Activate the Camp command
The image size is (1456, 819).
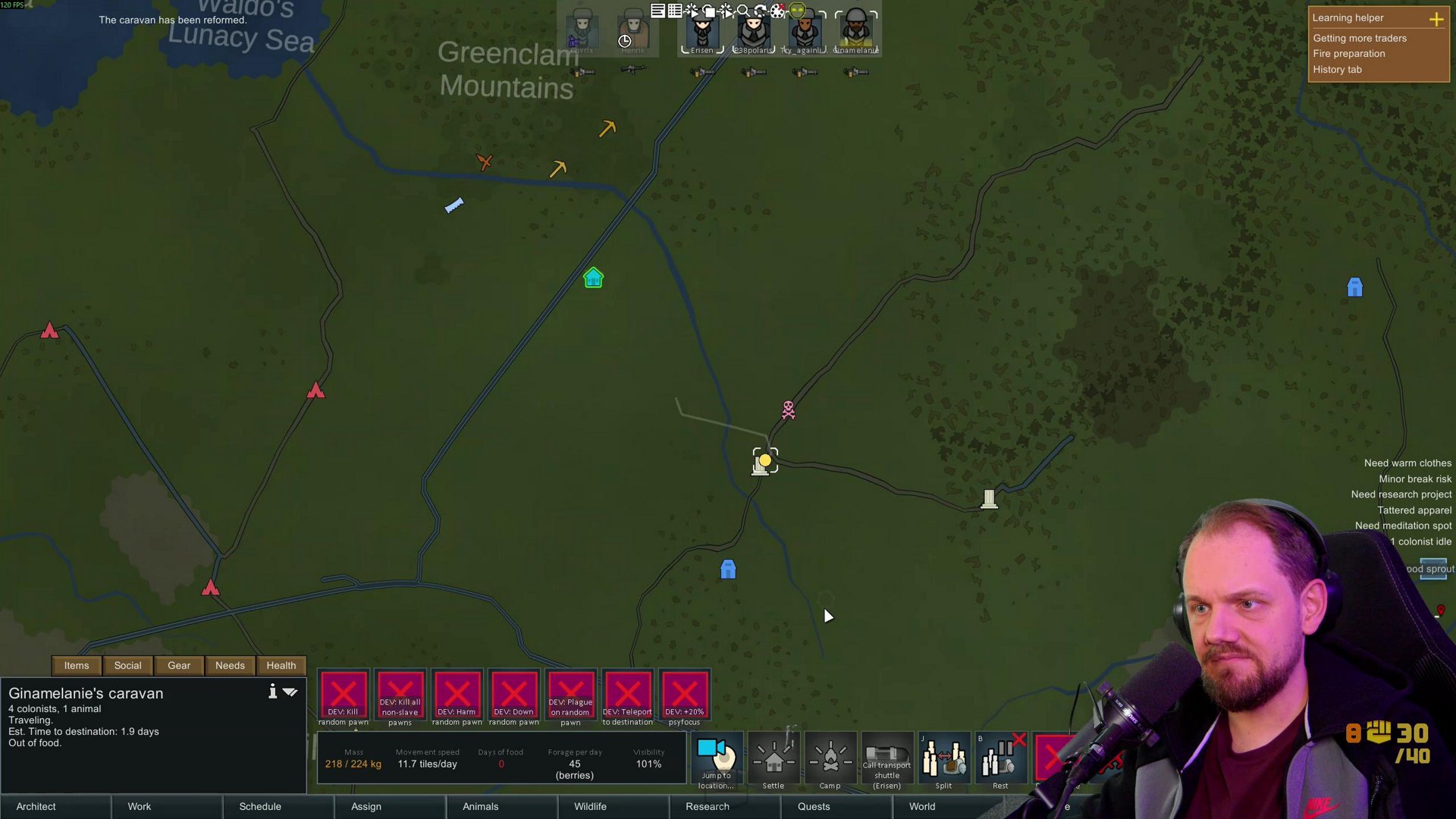pos(830,760)
